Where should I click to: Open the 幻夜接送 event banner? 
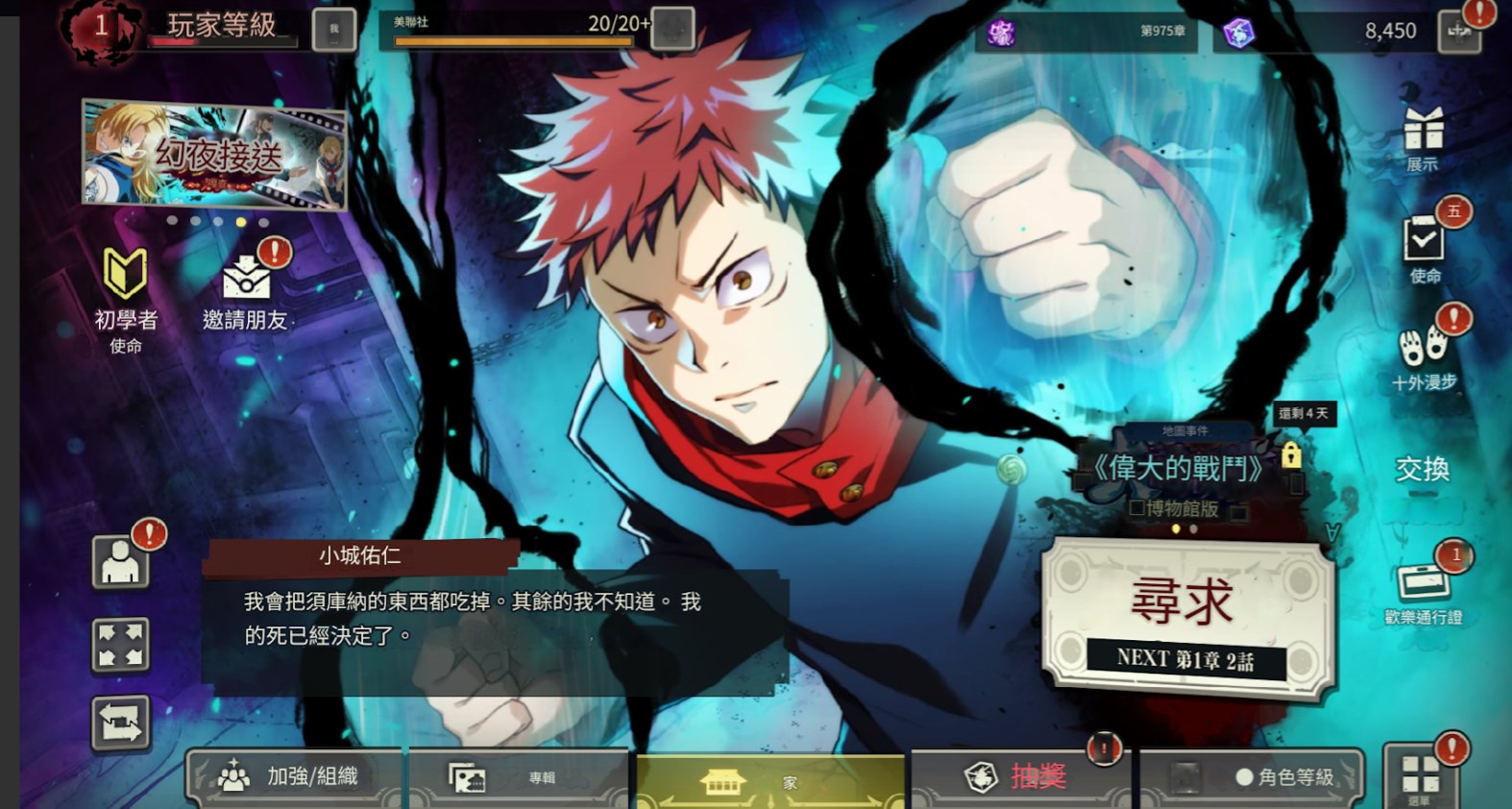tap(214, 155)
